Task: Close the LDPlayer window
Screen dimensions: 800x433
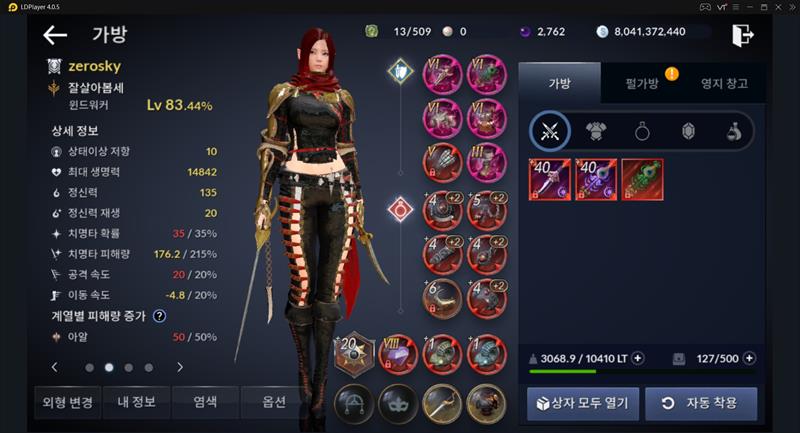Action: coord(786,8)
